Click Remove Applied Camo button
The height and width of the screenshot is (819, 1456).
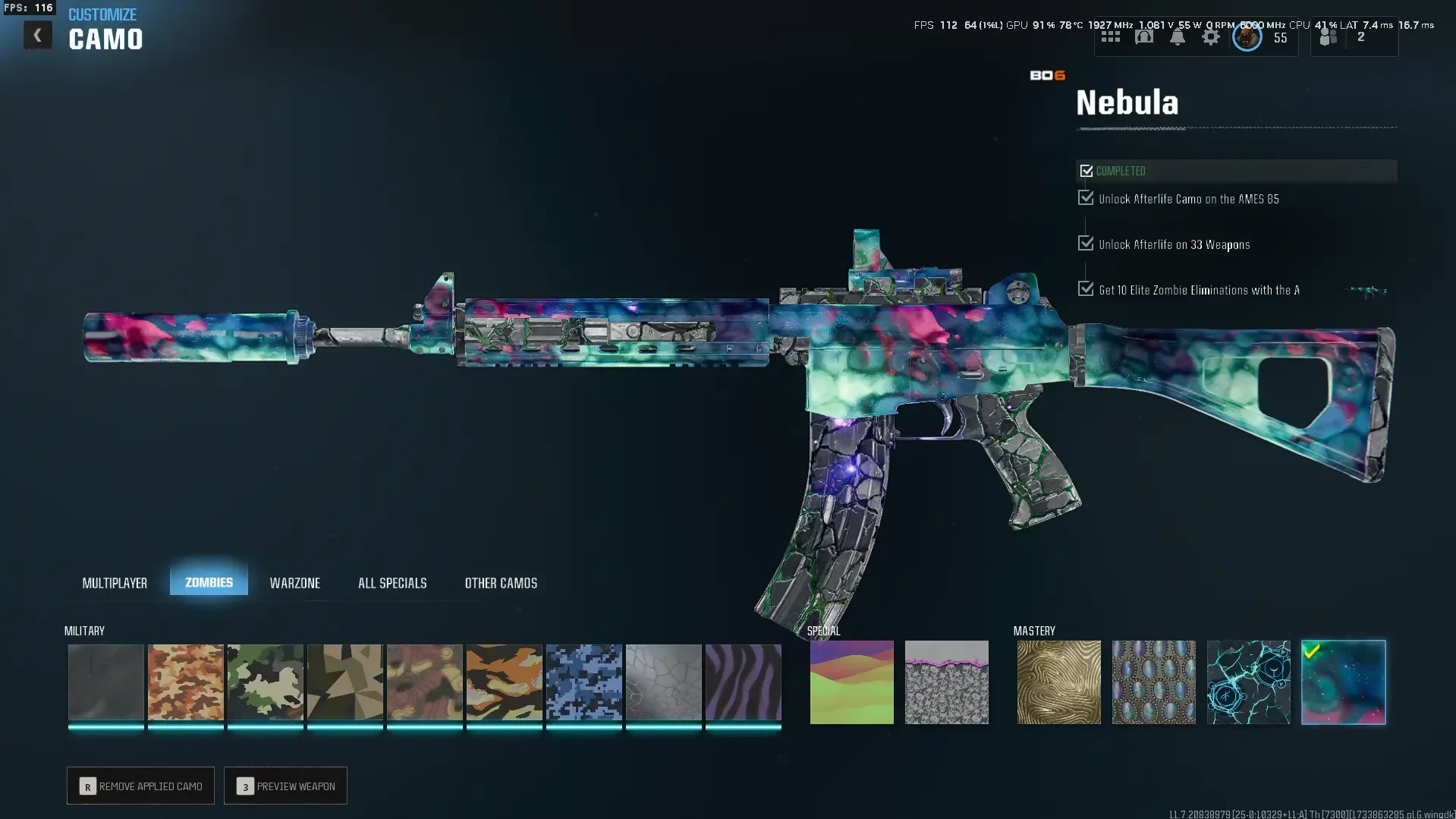point(140,786)
